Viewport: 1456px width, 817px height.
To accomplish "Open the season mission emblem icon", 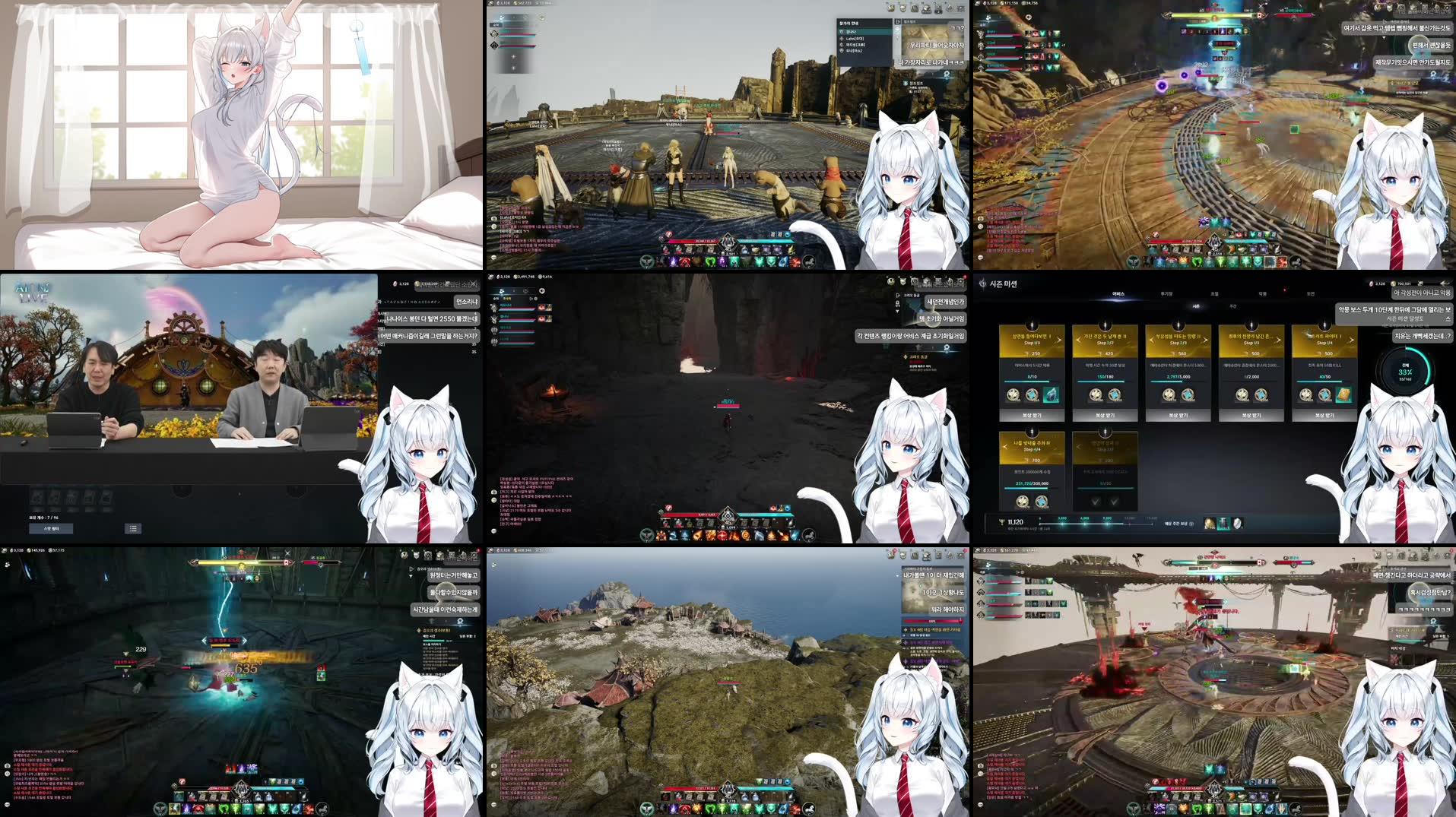I will pos(982,283).
